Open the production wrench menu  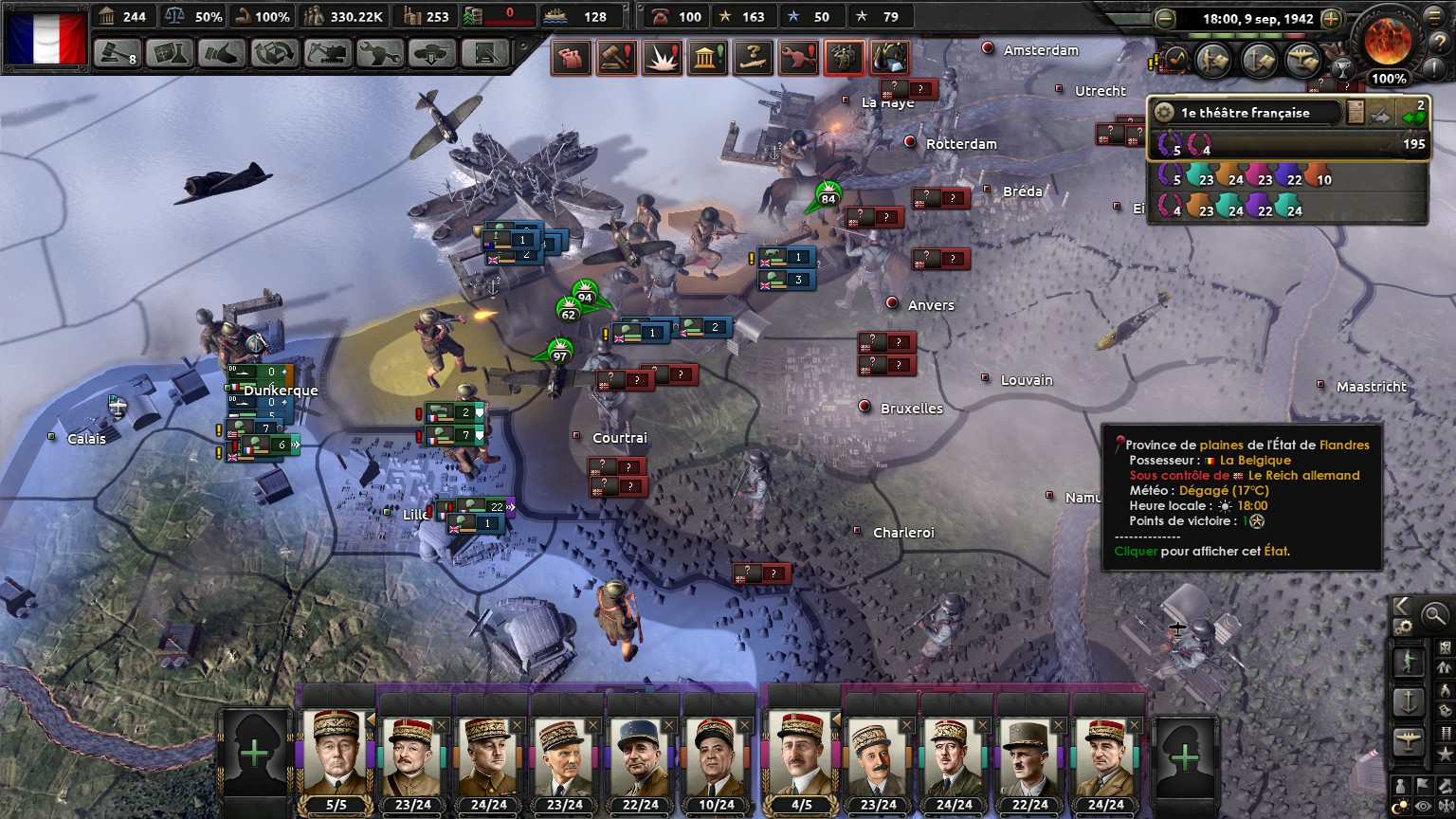tap(379, 53)
